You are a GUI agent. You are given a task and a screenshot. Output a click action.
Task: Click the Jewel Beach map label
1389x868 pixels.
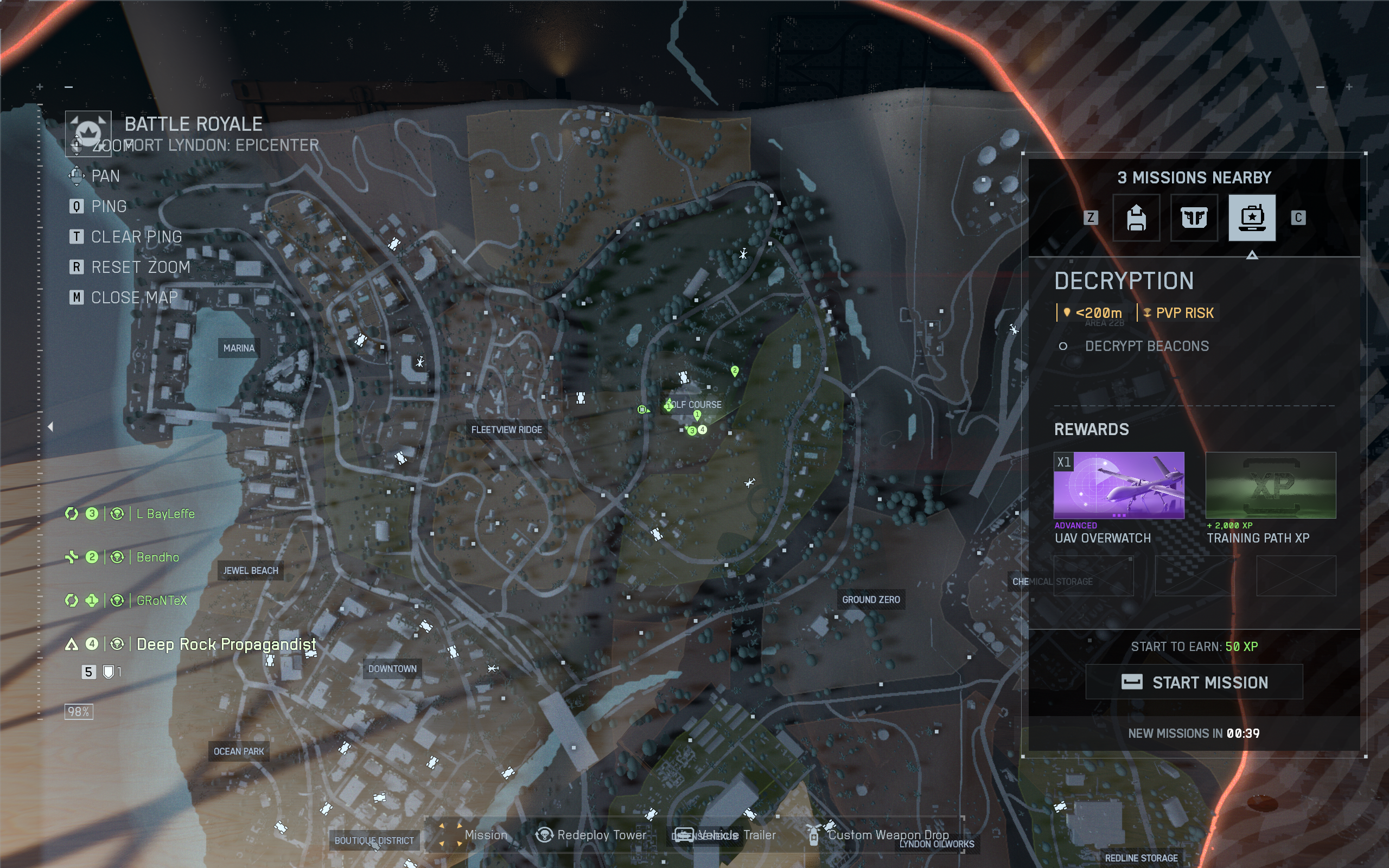(250, 571)
